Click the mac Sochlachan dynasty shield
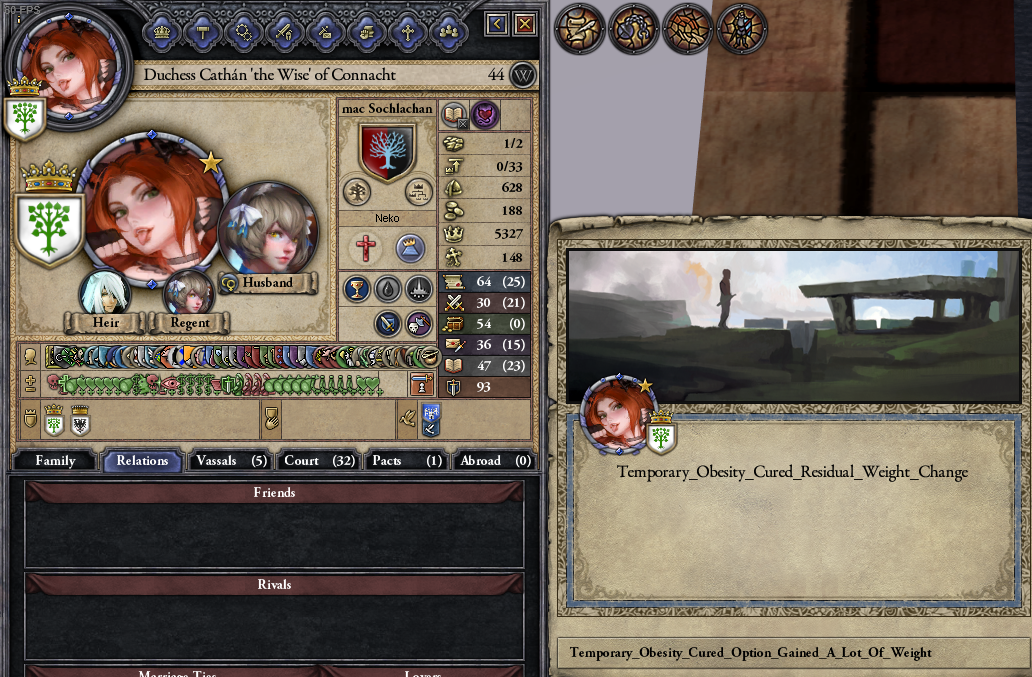Image resolution: width=1032 pixels, height=677 pixels. click(x=387, y=151)
